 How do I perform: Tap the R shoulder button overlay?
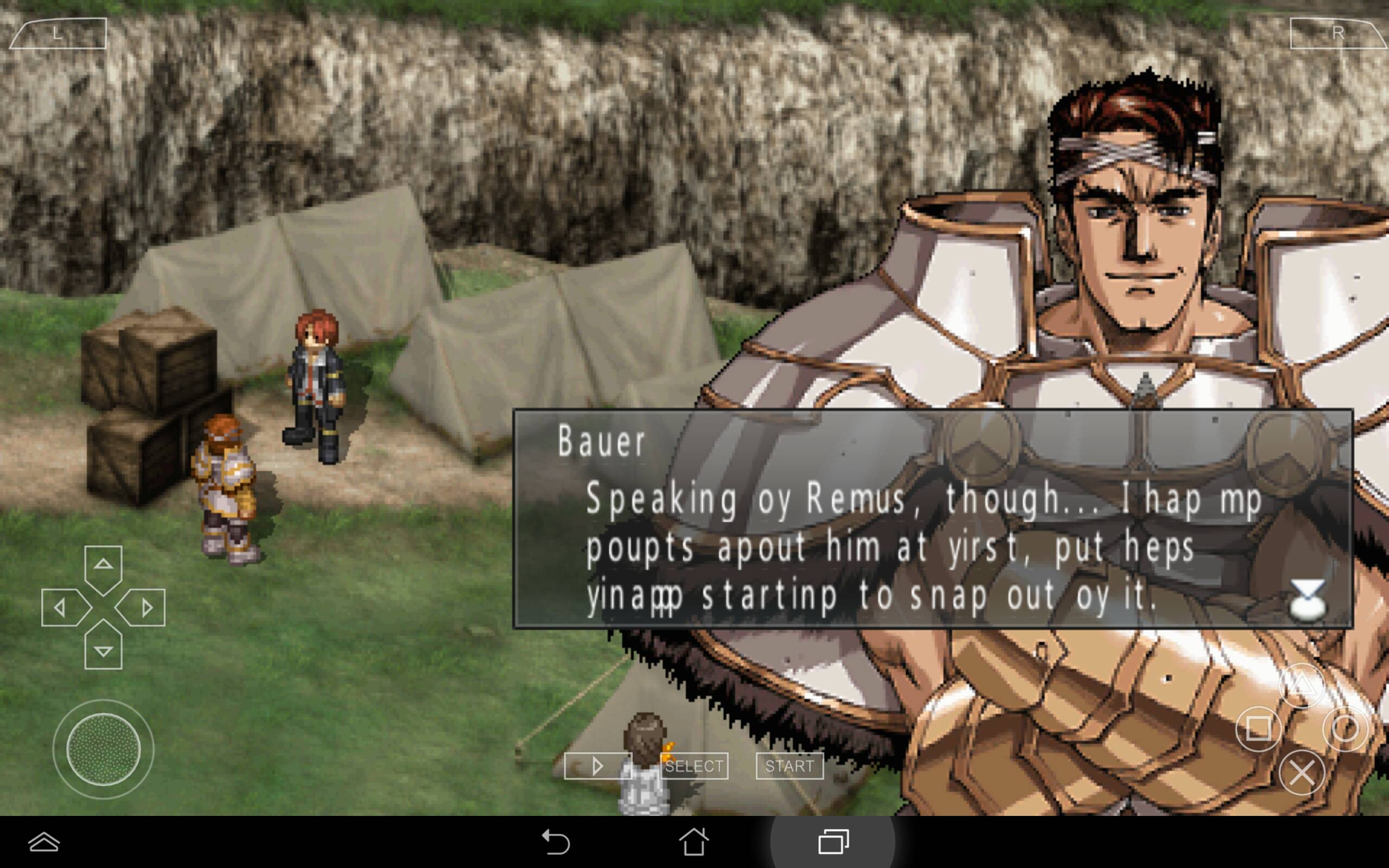(1337, 33)
